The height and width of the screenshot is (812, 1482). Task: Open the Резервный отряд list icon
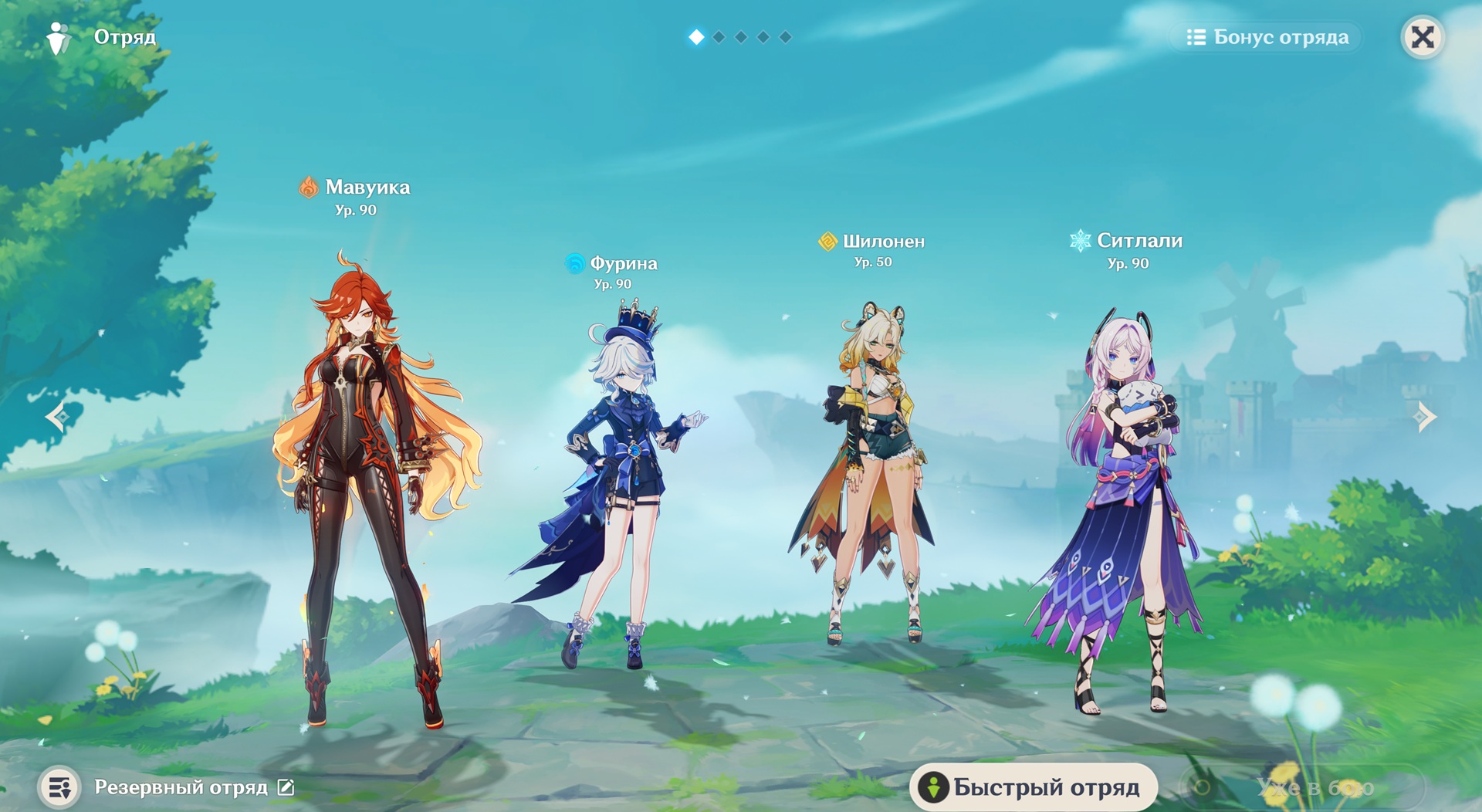[59, 787]
